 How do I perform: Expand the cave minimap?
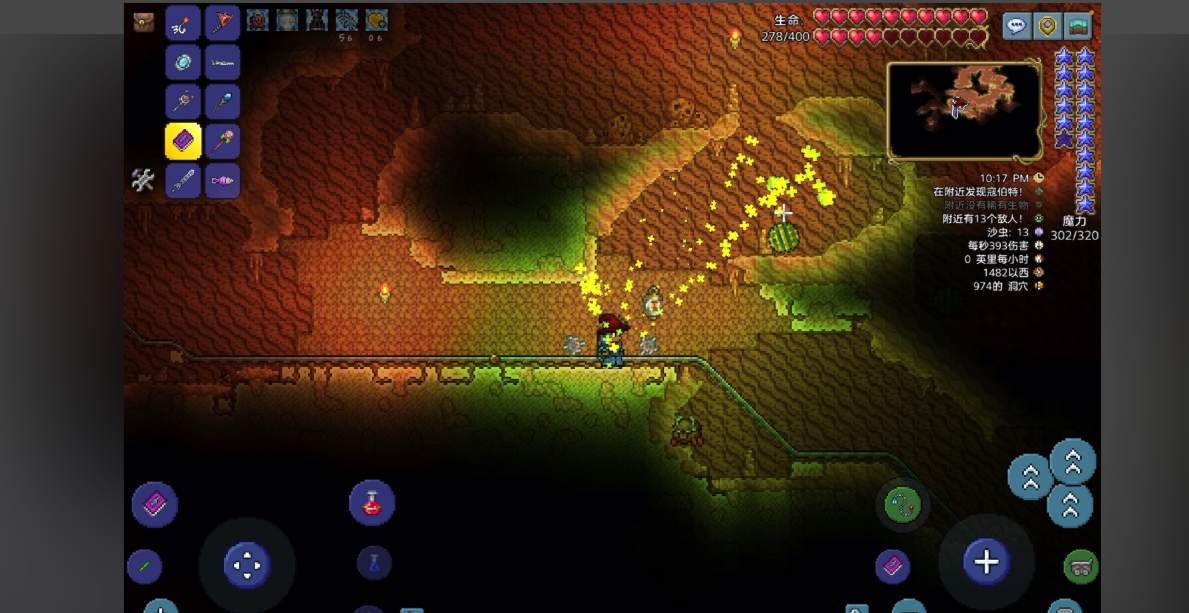coord(964,110)
